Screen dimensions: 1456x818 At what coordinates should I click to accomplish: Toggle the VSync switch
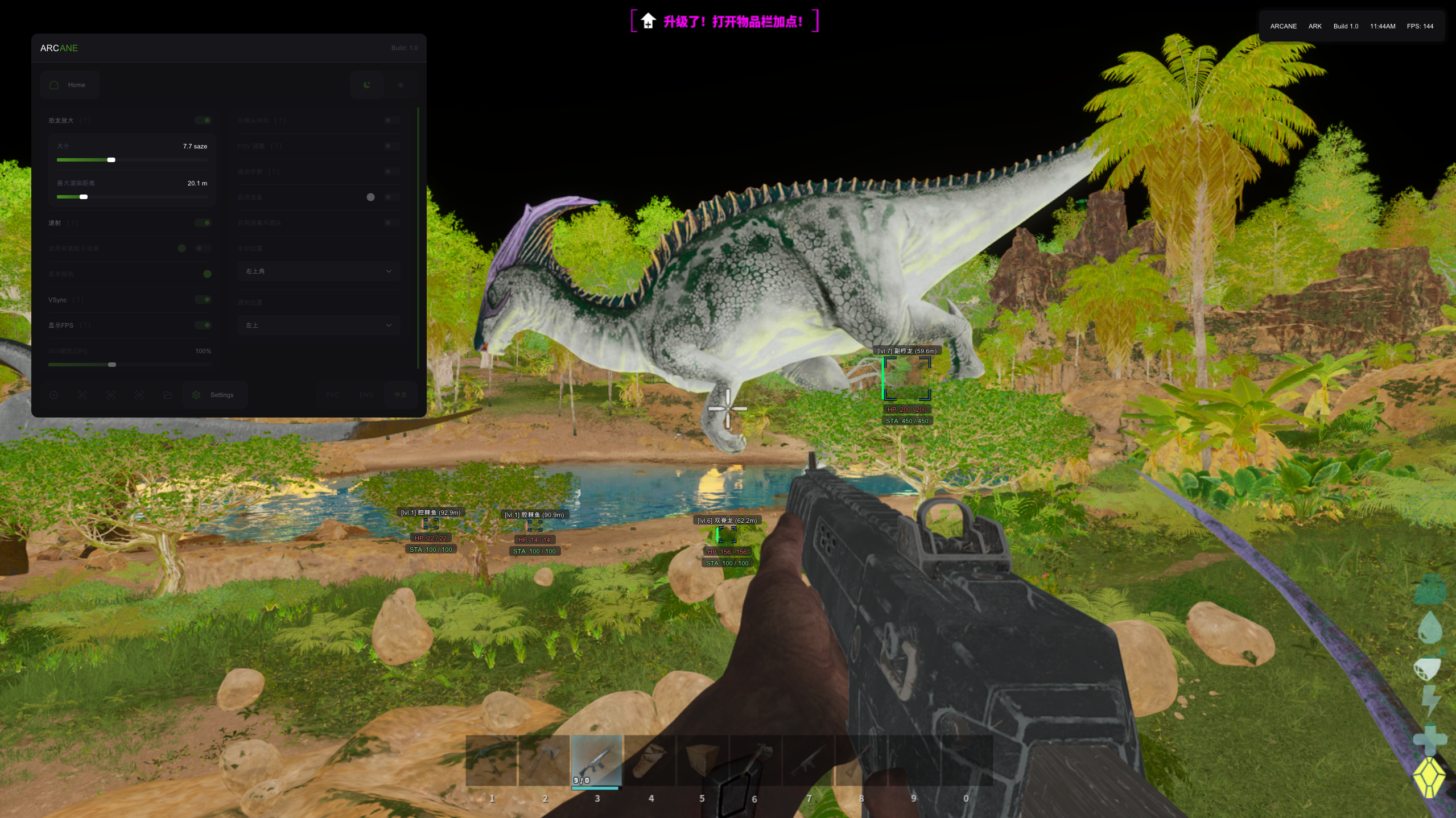tap(203, 300)
